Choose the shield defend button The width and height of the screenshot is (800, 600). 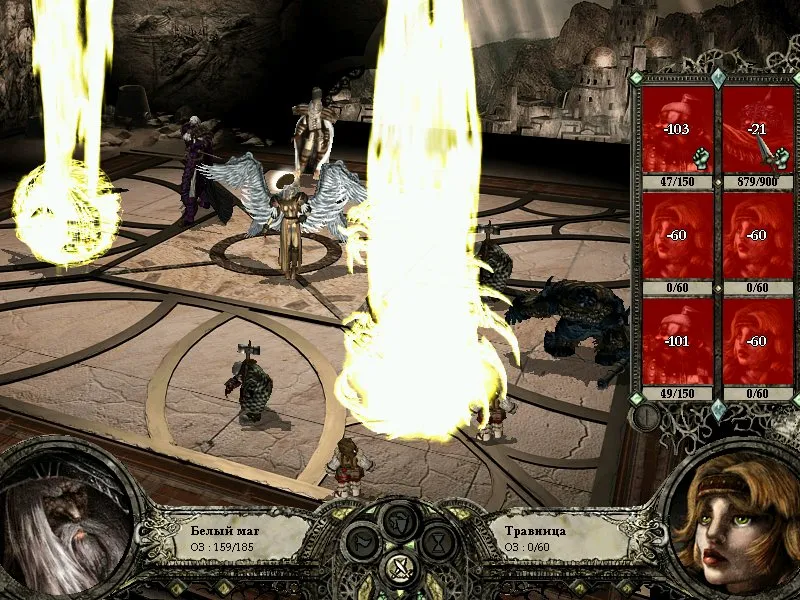400,521
